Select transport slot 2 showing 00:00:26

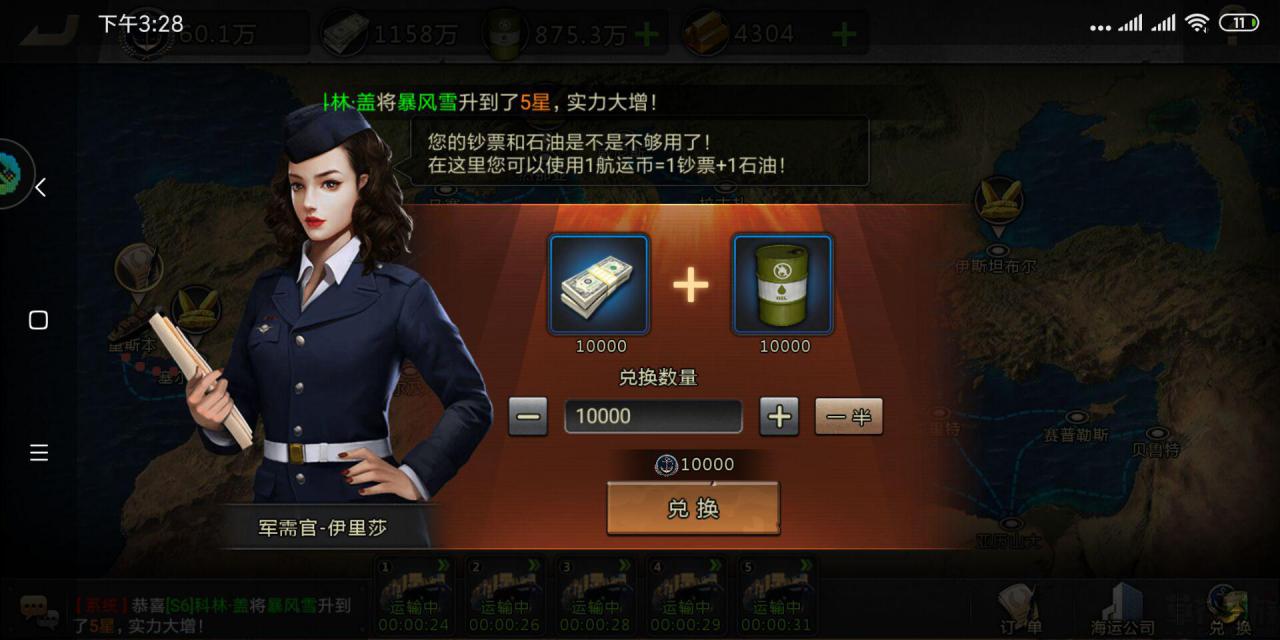(505, 596)
